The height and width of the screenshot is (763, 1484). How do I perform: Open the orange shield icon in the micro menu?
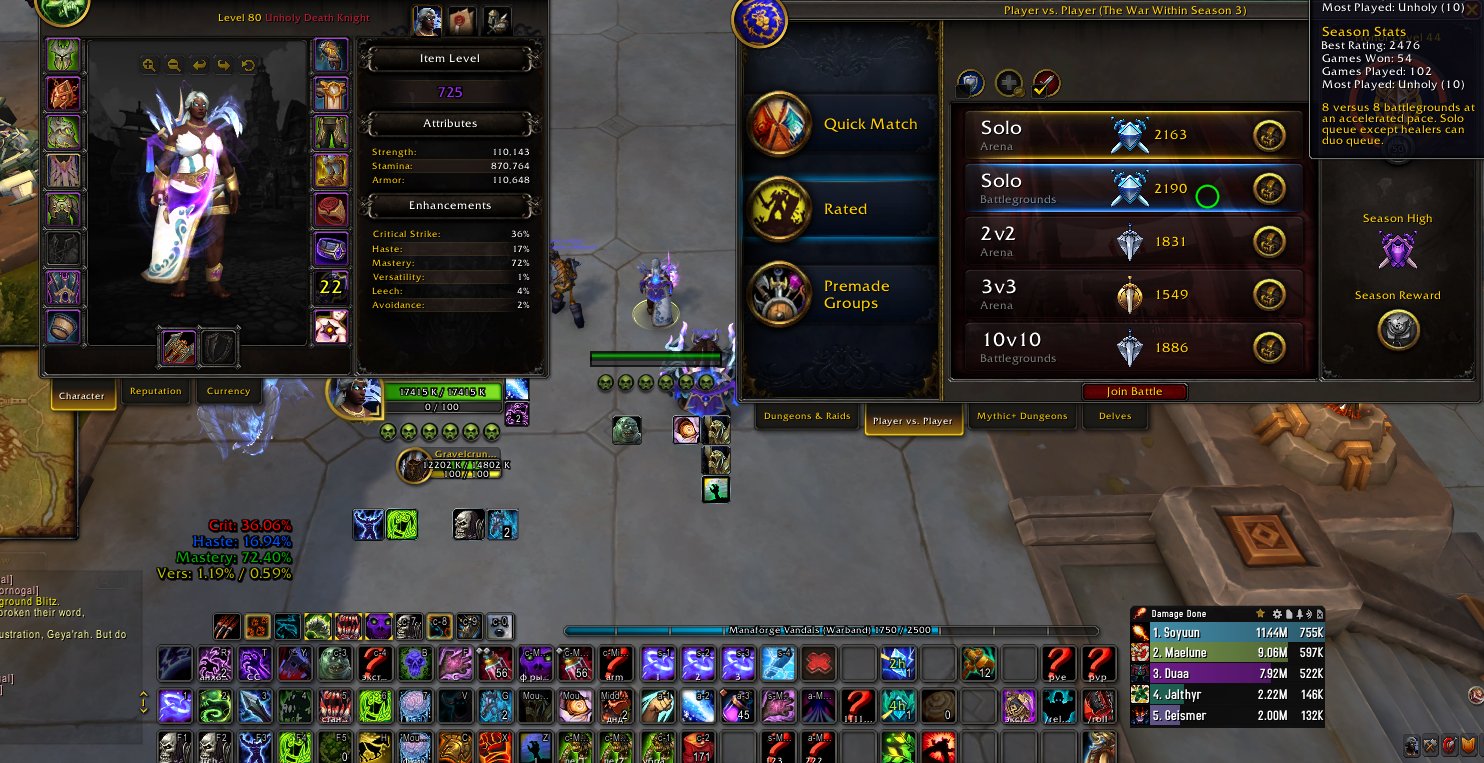1468,746
